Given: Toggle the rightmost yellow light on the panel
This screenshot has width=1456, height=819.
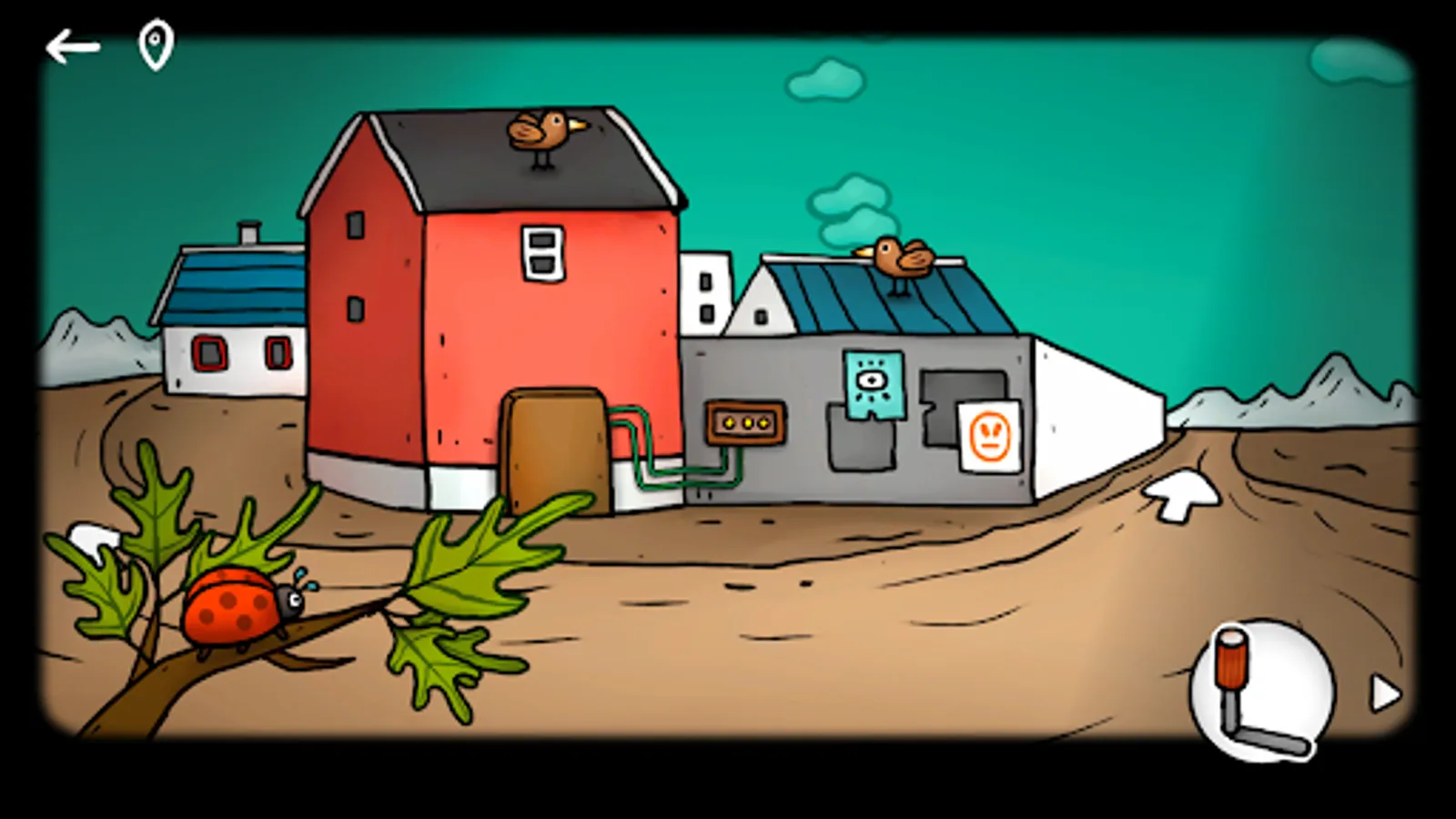Looking at the screenshot, I should 763,422.
